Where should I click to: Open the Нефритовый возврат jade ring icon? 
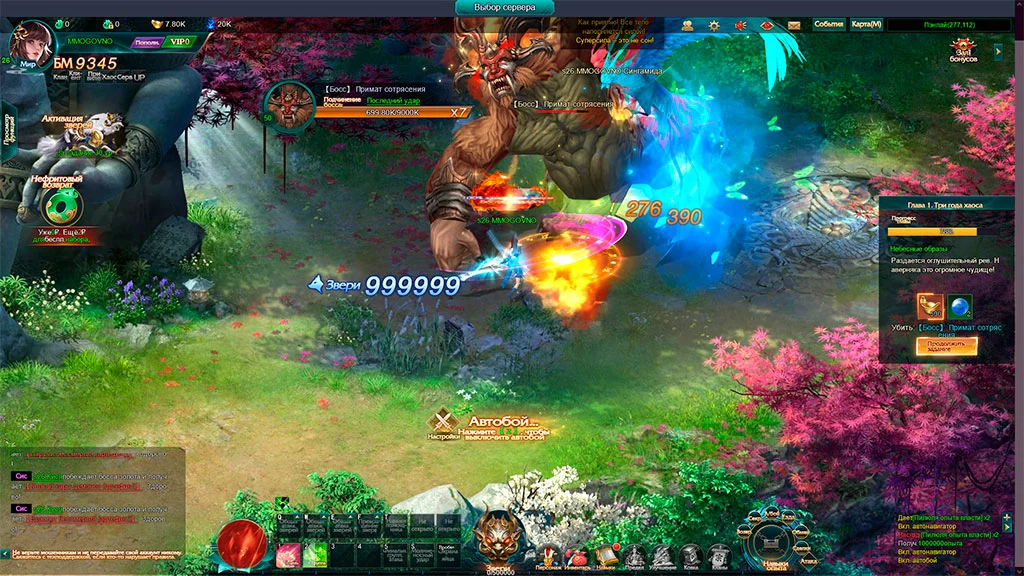64,207
